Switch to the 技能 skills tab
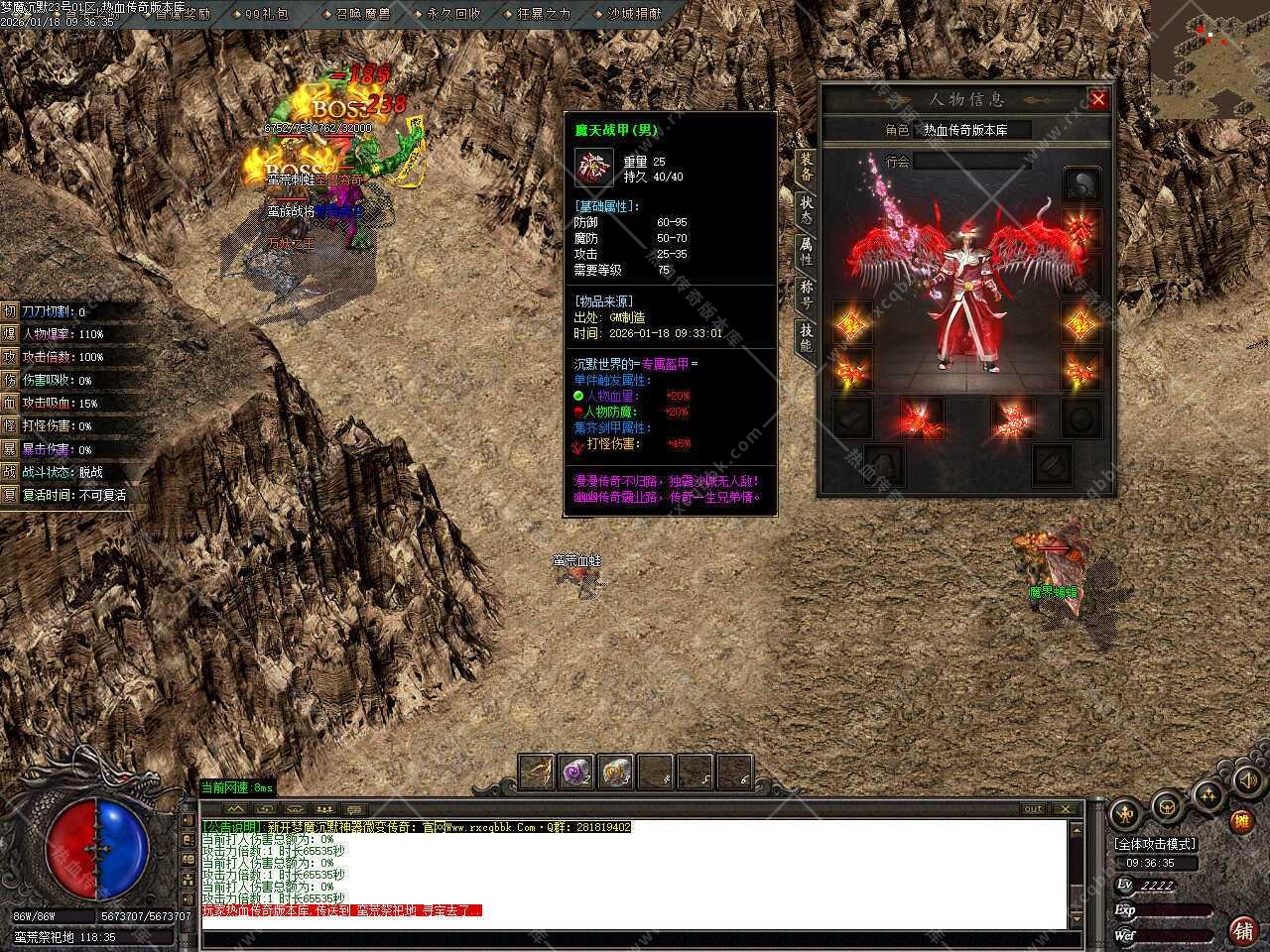Viewport: 1270px width, 952px height. point(806,337)
